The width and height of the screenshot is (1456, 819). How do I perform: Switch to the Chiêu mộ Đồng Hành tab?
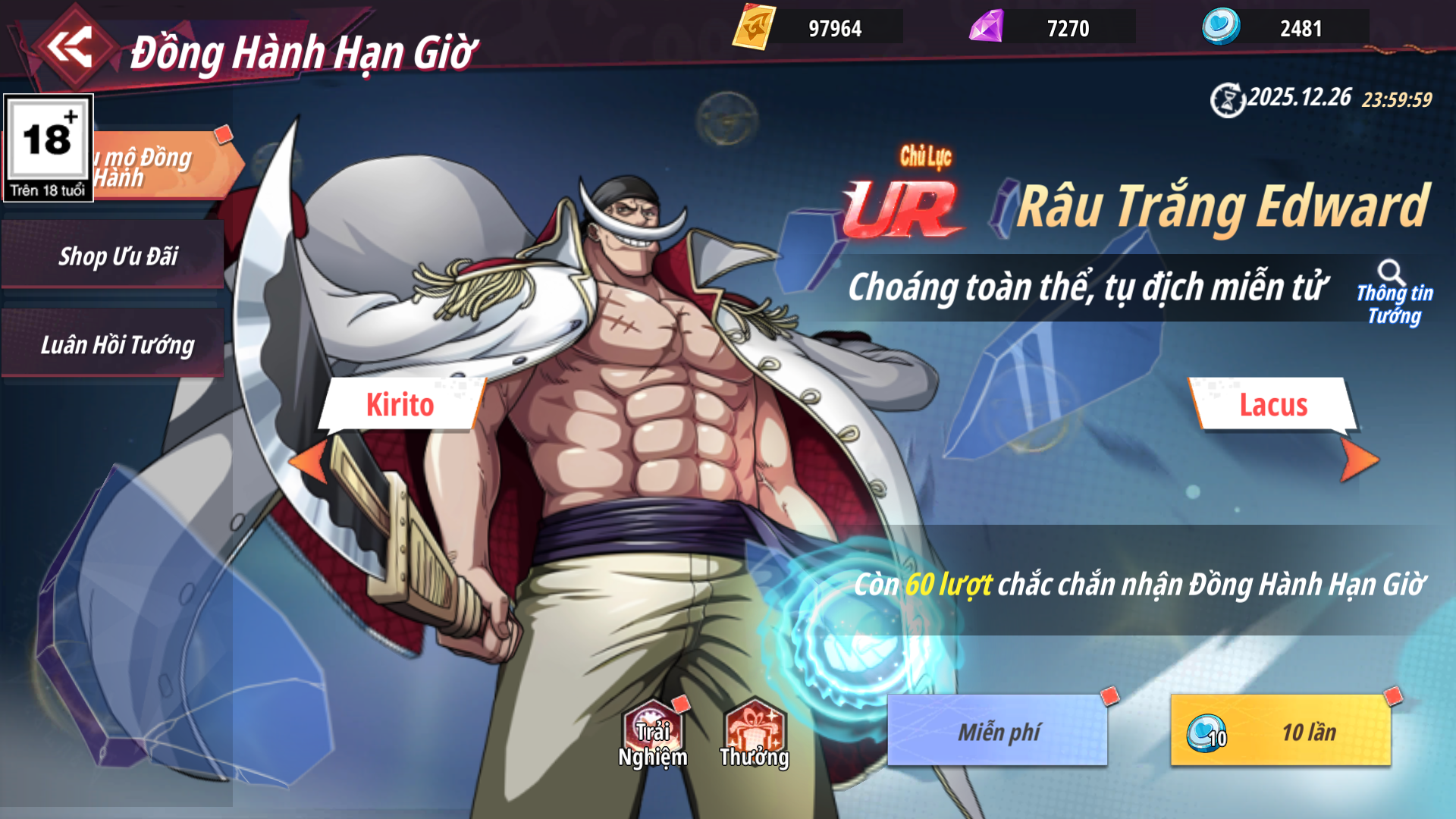(x=163, y=165)
